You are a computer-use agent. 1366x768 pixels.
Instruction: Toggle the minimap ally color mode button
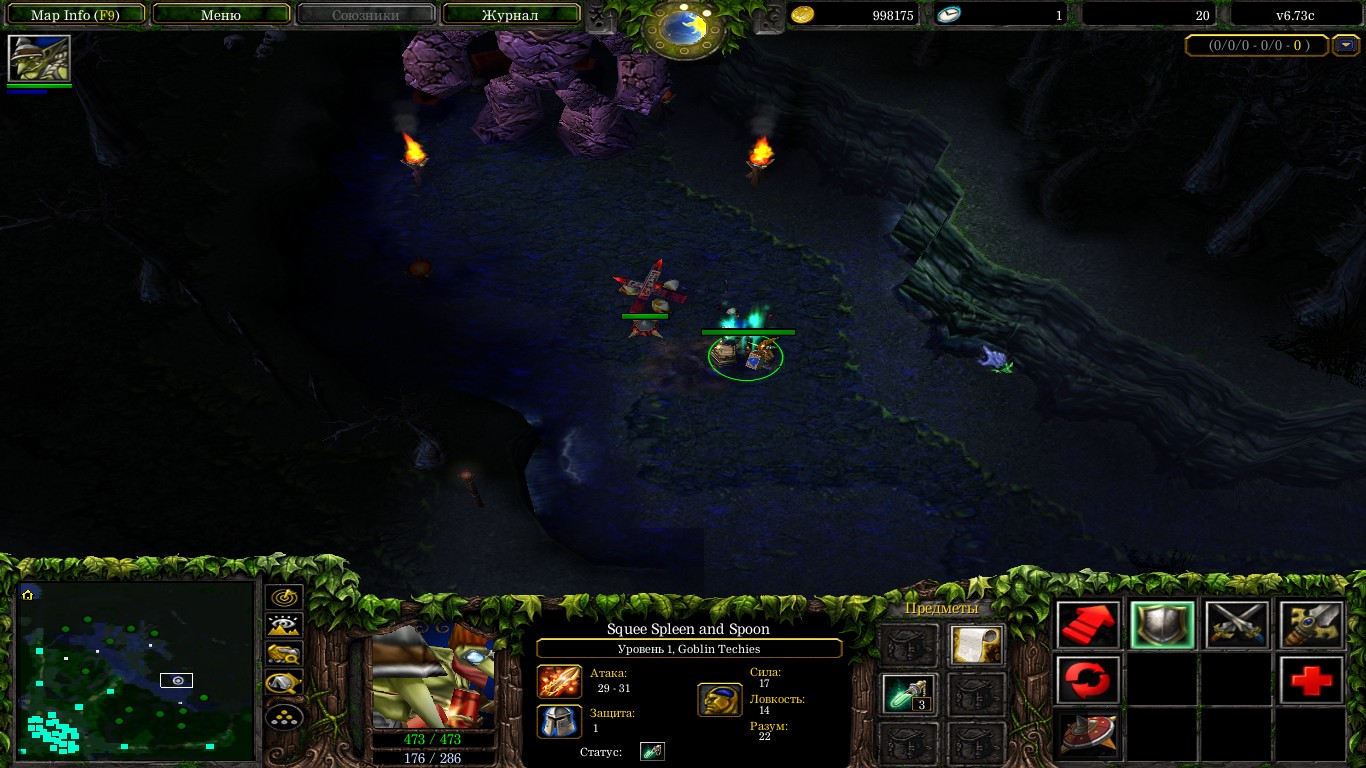click(x=285, y=656)
